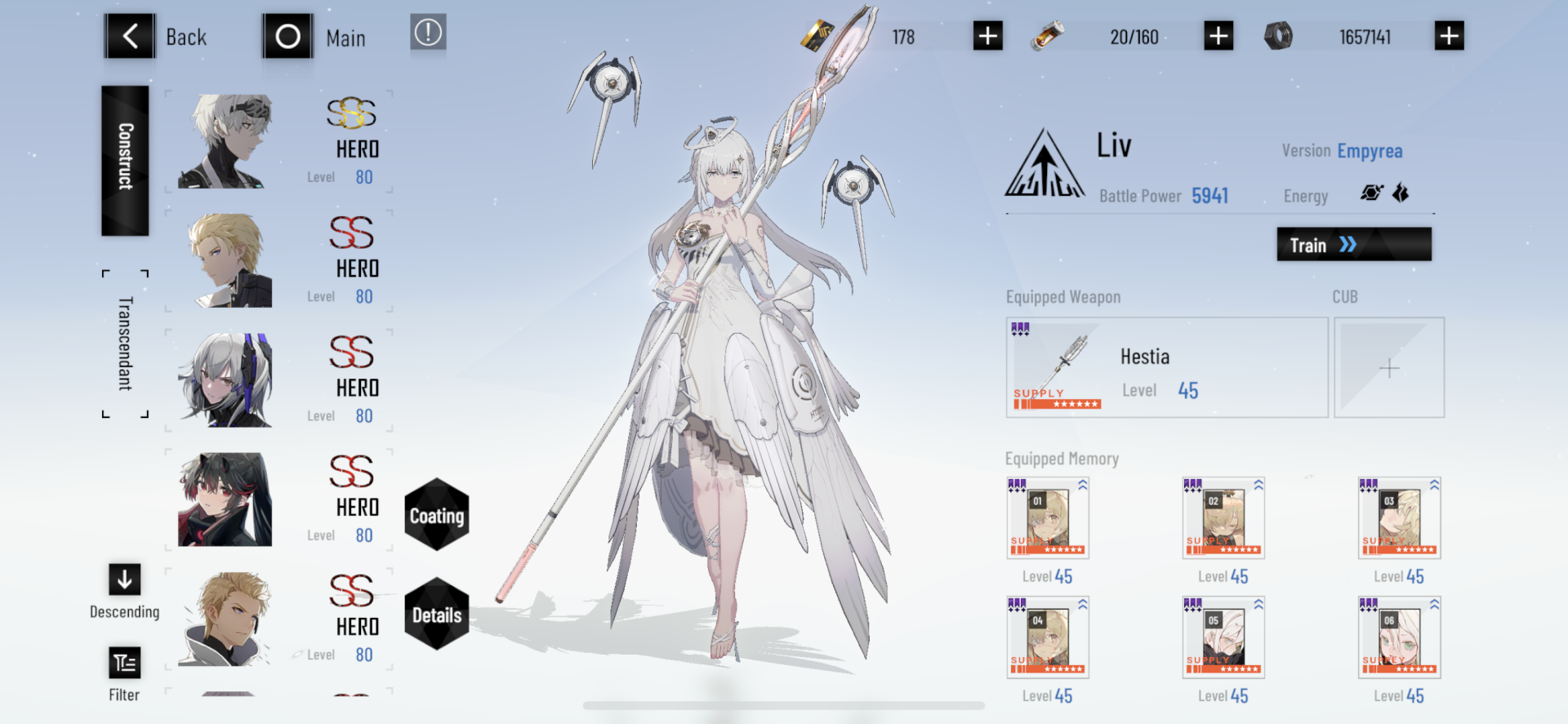Toggle the Descending sort order
Image resolution: width=1568 pixels, height=724 pixels.
124,580
